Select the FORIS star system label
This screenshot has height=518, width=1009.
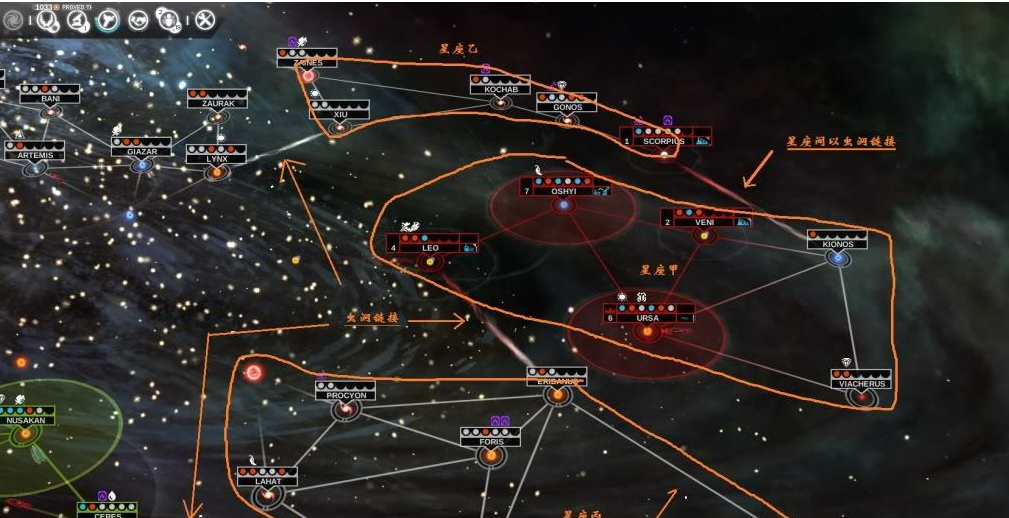pyautogui.click(x=490, y=441)
